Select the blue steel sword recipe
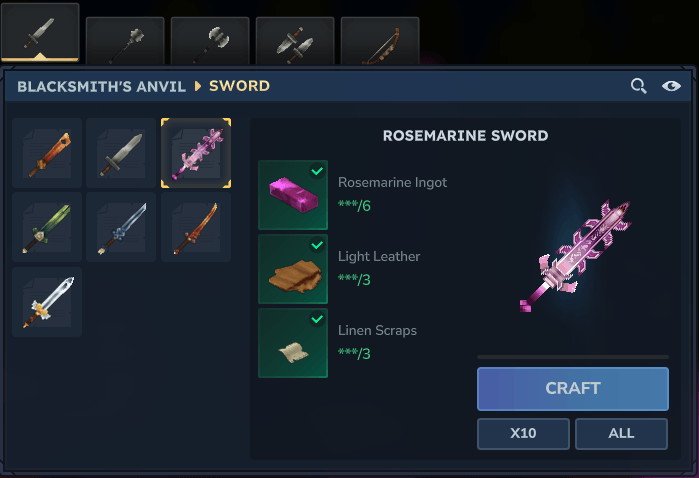Screen dimensions: 699x478 click(121, 227)
